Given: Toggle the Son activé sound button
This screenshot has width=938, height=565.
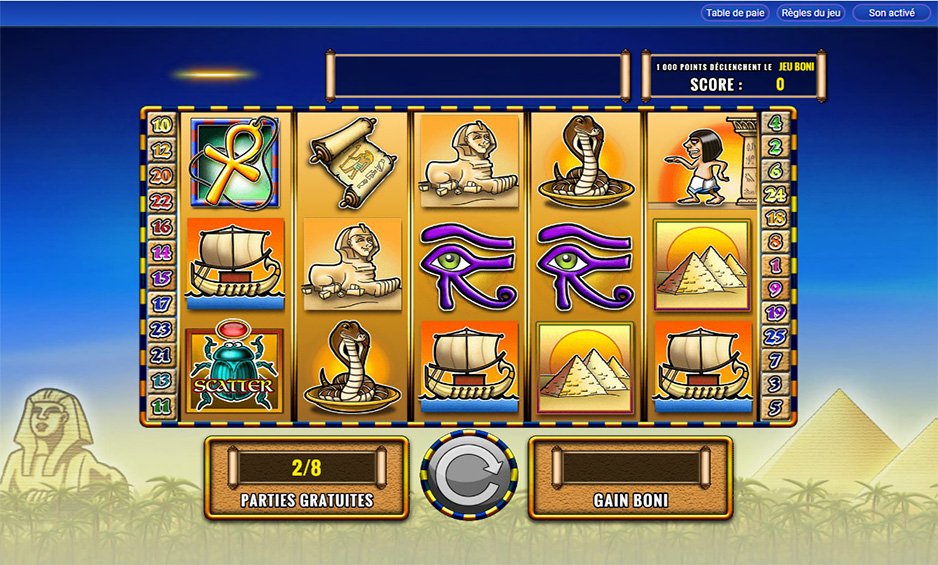Looking at the screenshot, I should 890,13.
